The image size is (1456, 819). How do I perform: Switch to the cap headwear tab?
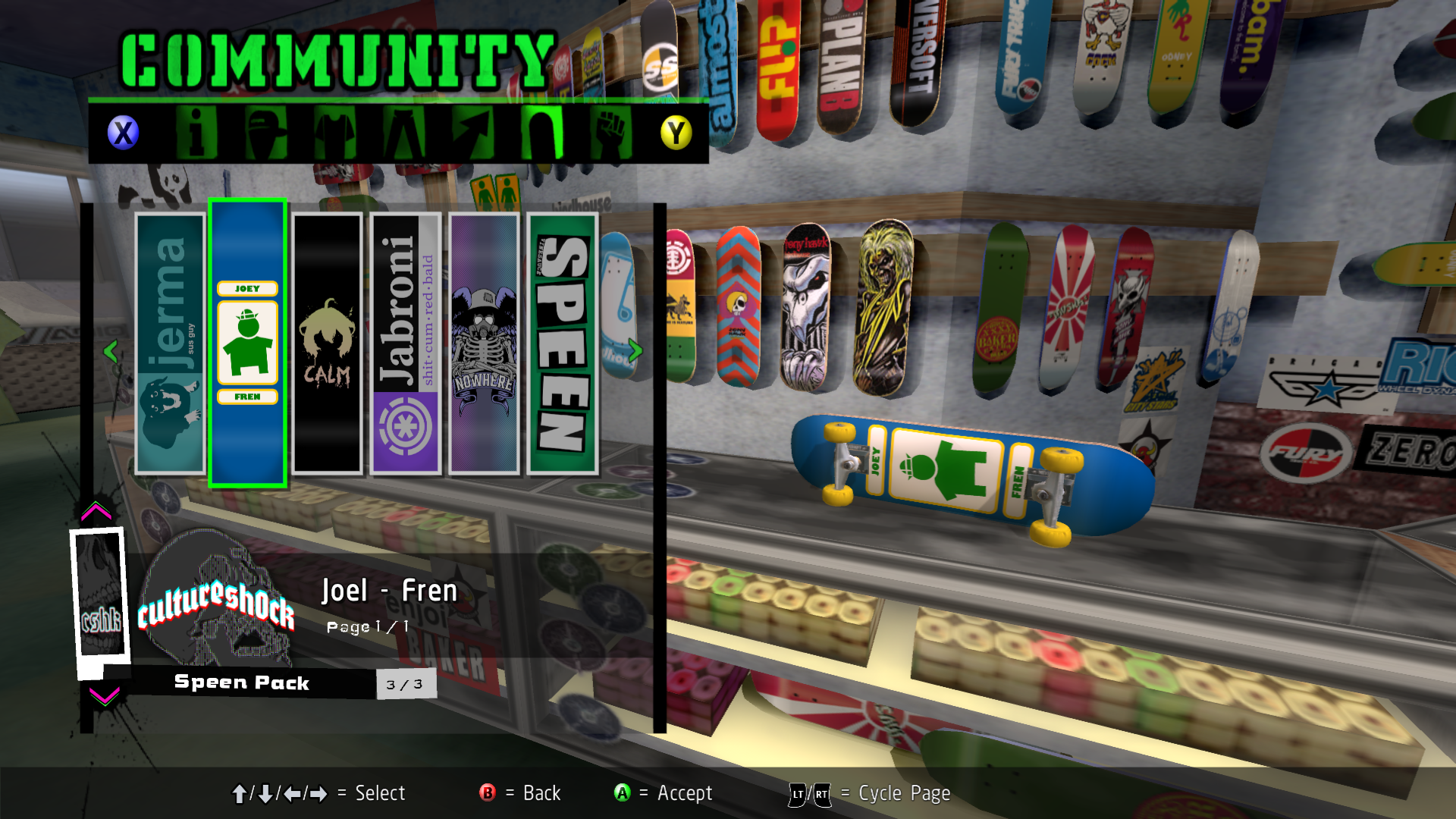tap(265, 133)
